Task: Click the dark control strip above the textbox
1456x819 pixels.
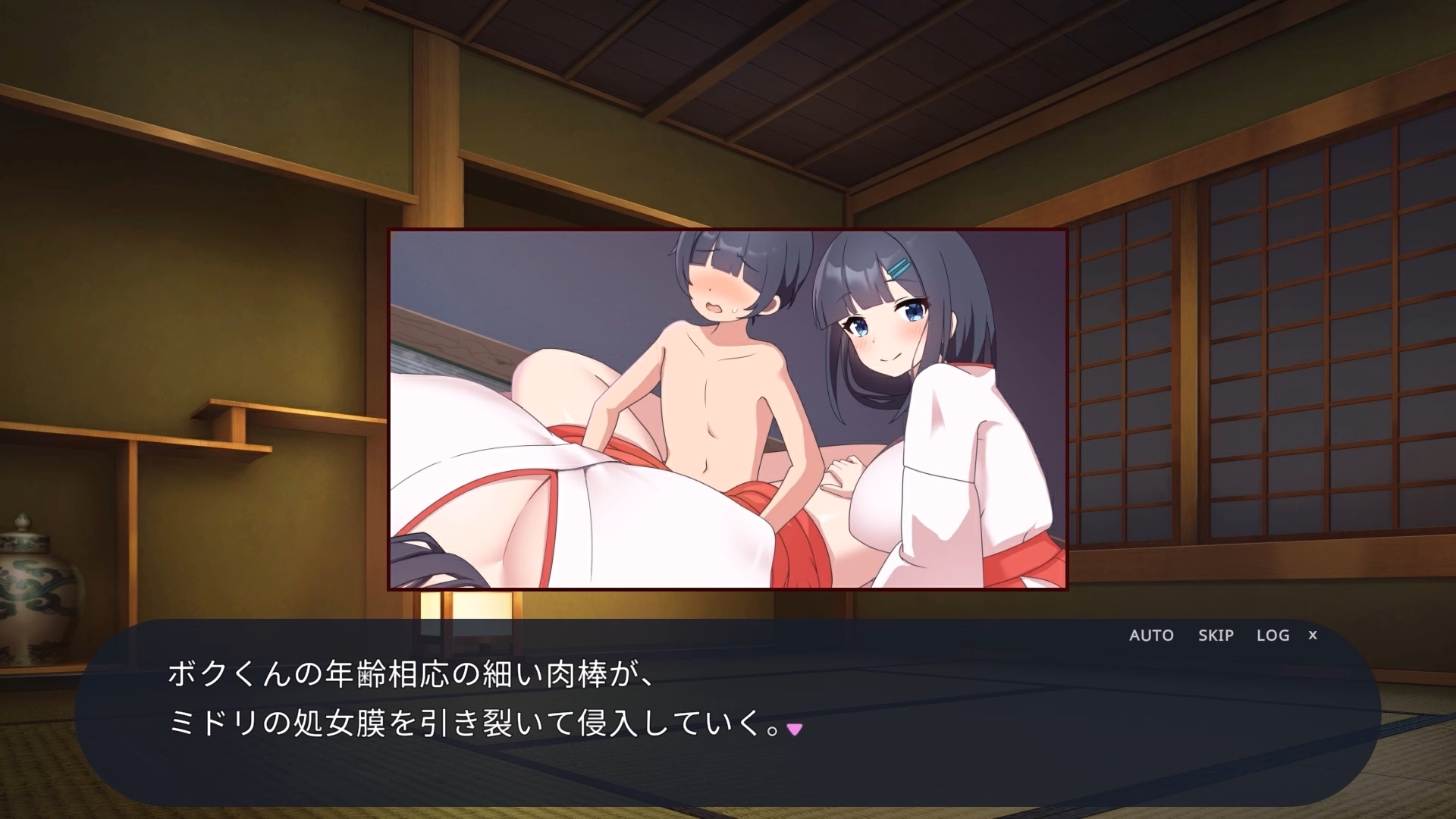Action: pos(910,635)
